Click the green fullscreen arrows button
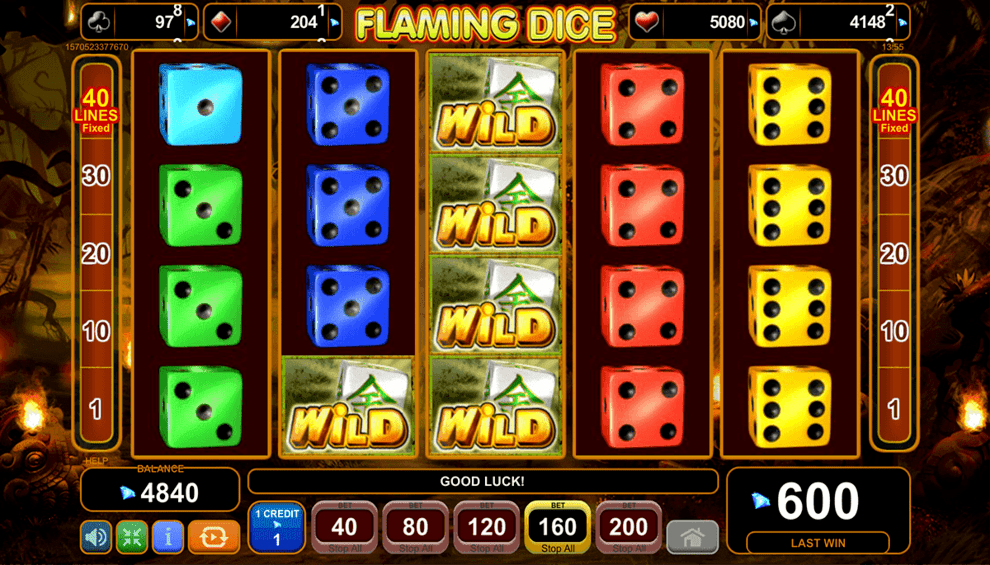Image resolution: width=990 pixels, height=565 pixels. (132, 537)
